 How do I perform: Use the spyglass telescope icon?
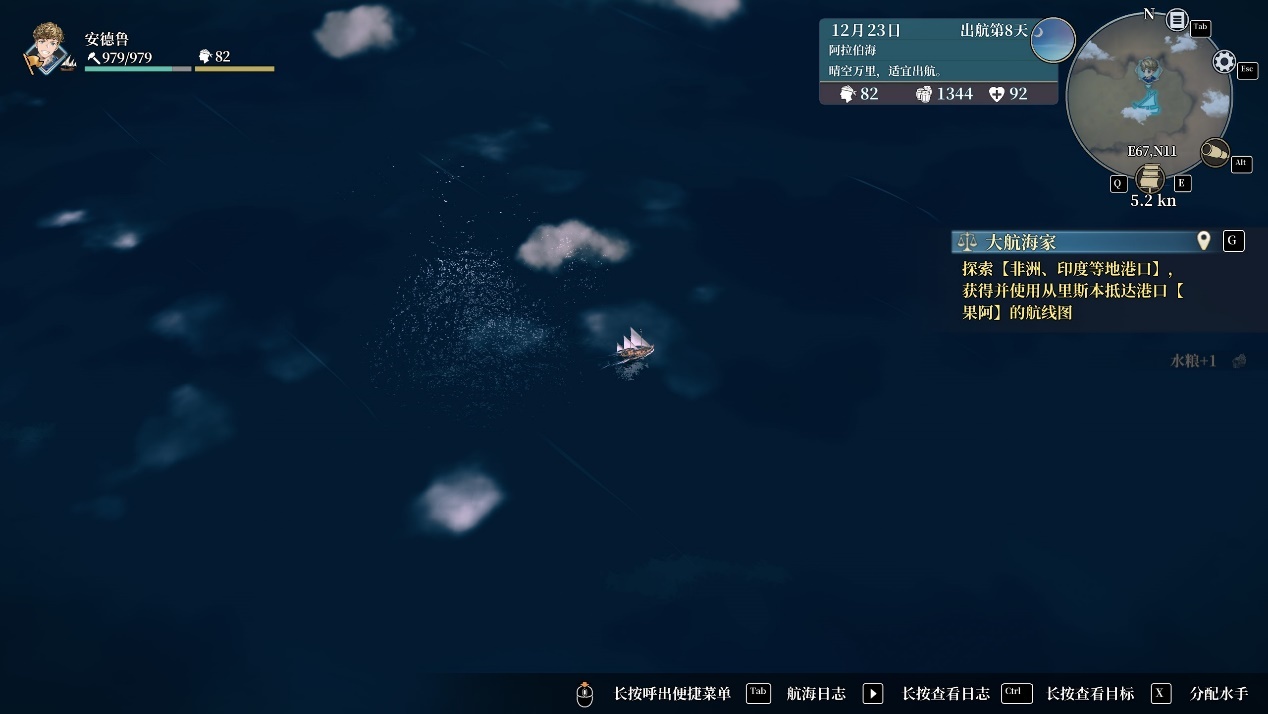(1214, 152)
